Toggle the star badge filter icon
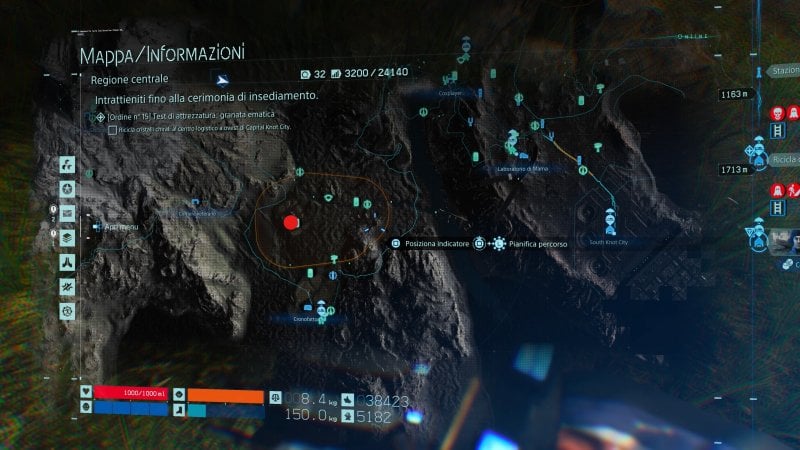Image resolution: width=800 pixels, height=450 pixels. [x=67, y=188]
